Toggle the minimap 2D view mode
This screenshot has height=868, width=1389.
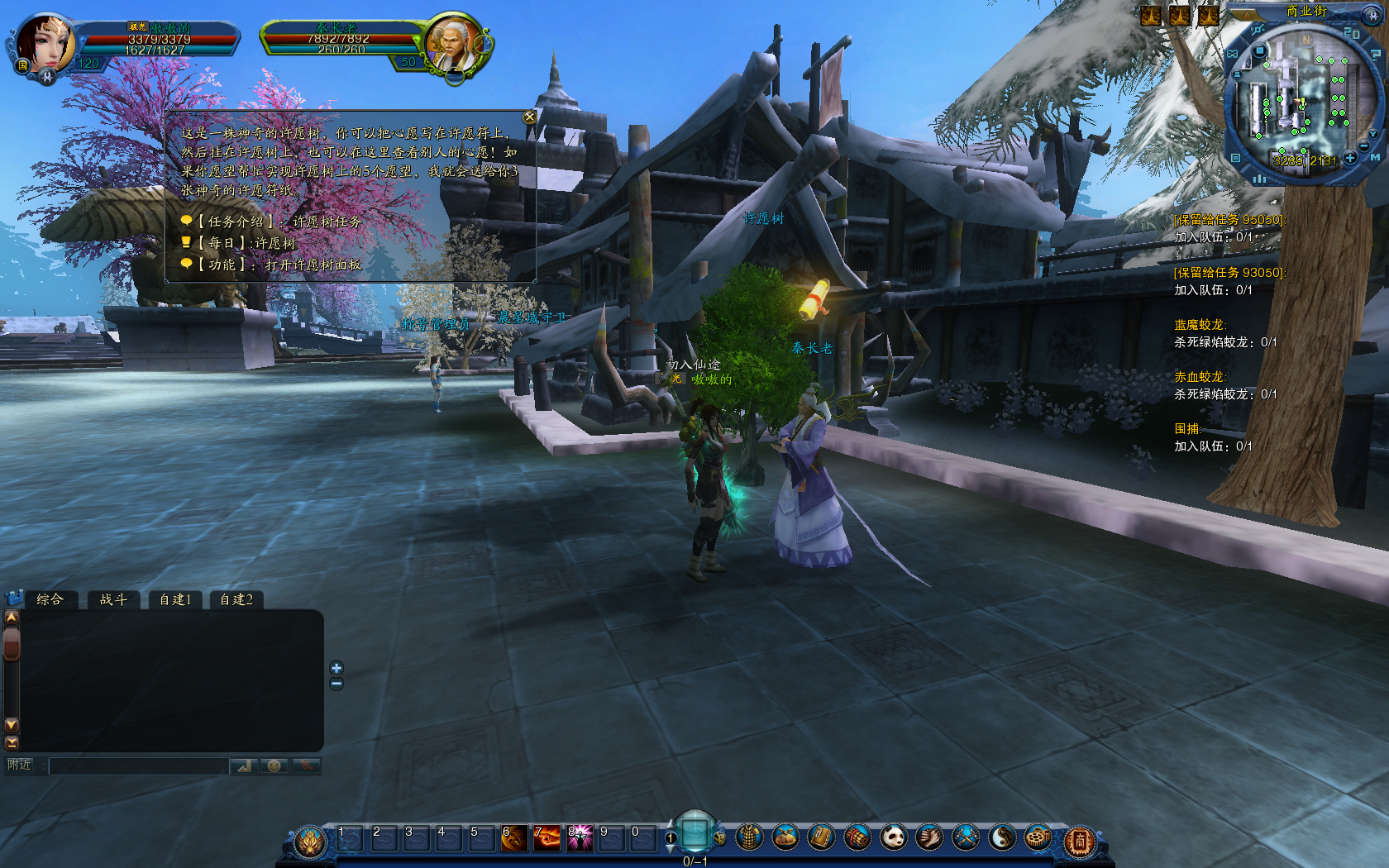(1352, 33)
